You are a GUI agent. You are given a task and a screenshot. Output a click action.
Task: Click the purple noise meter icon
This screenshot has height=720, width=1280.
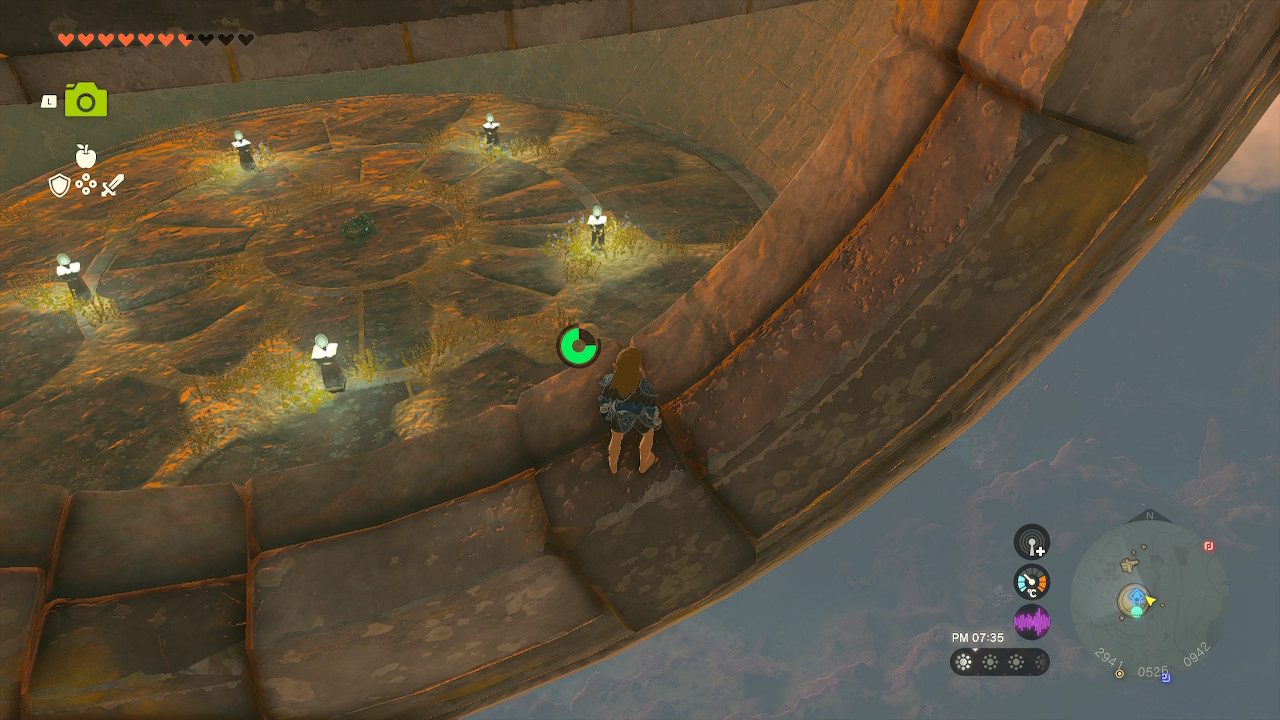[x=1032, y=622]
